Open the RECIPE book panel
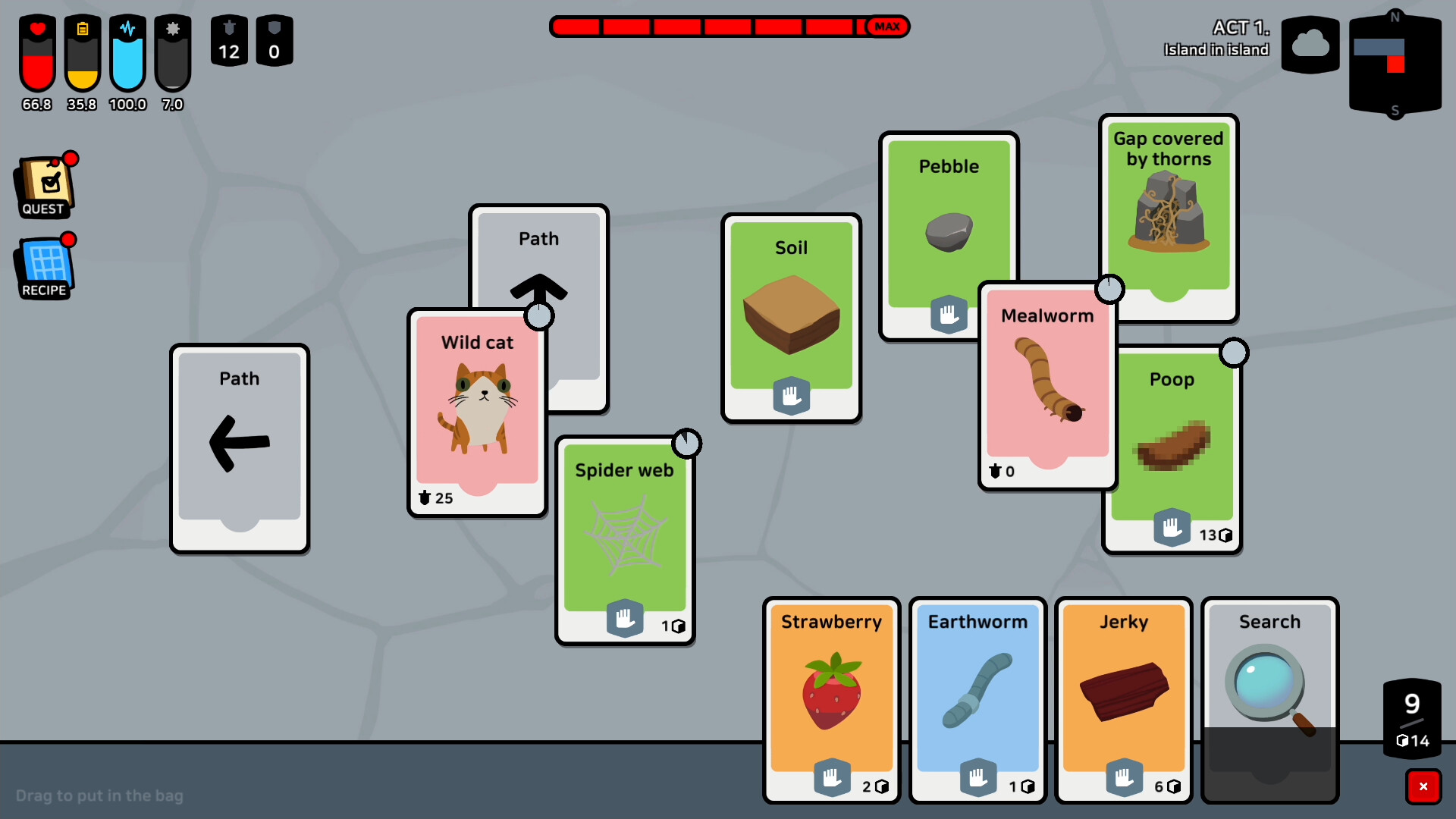1456x819 pixels. point(44,265)
